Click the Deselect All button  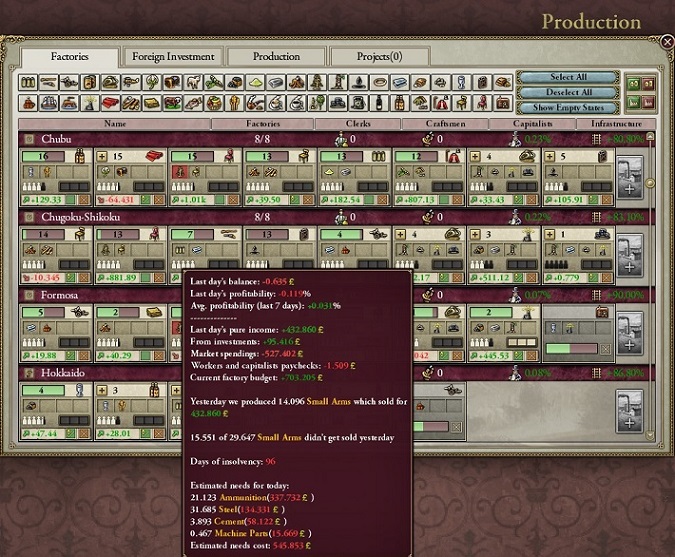(x=567, y=92)
